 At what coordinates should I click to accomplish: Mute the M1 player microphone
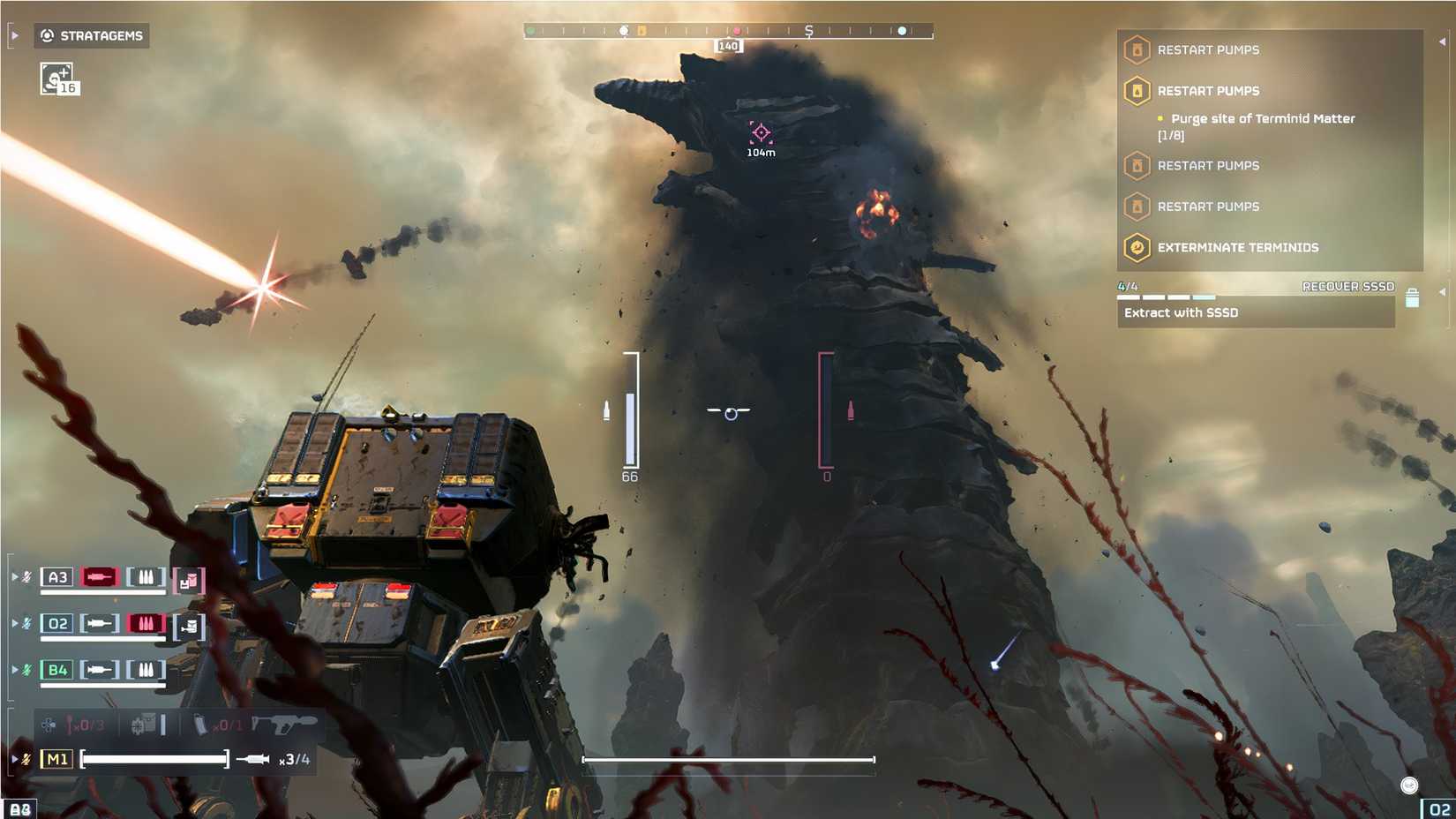point(26,757)
